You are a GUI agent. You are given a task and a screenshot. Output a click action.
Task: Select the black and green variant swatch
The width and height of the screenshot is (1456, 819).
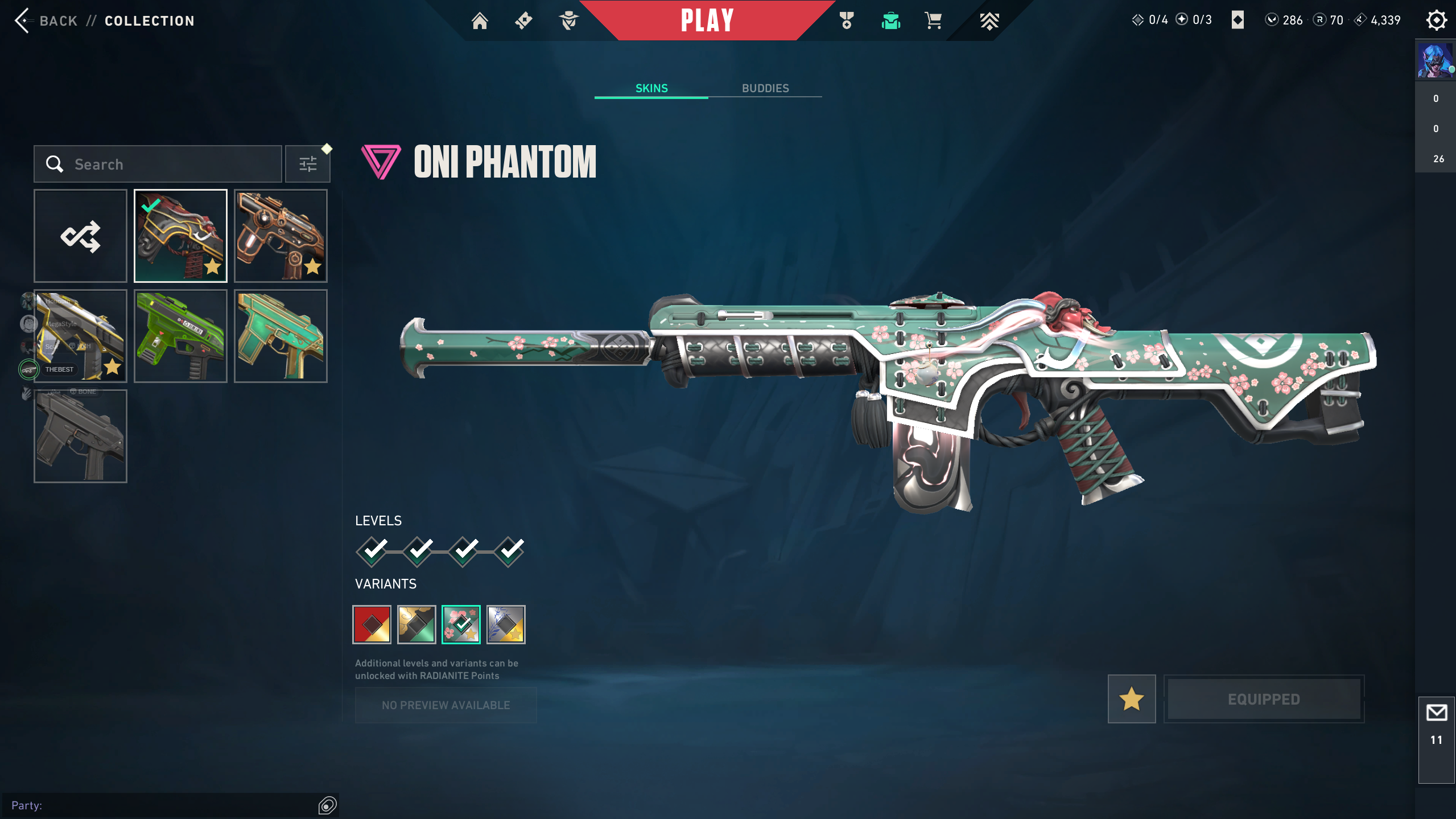(x=416, y=624)
